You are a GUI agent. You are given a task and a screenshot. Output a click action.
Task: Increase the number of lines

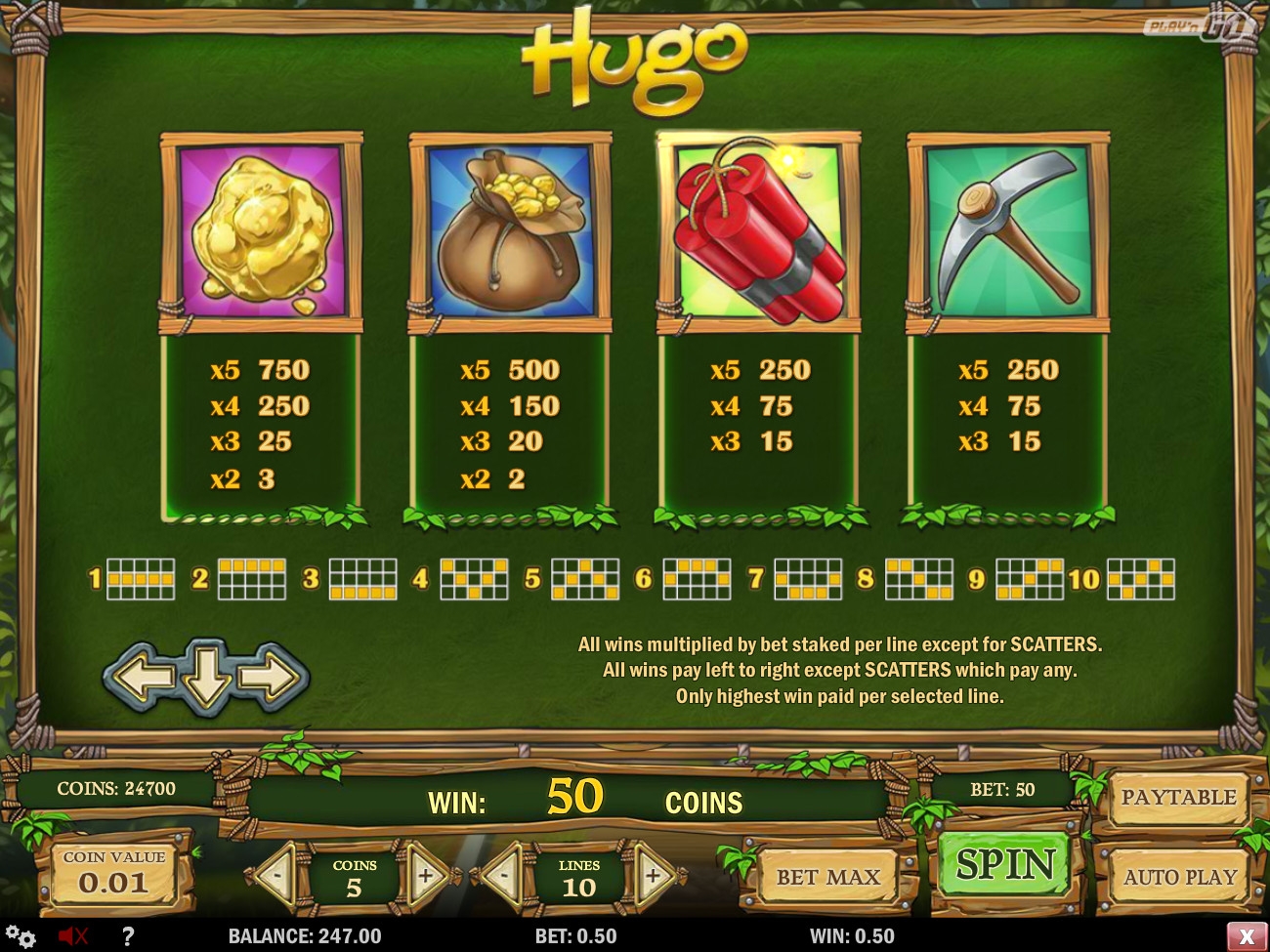(x=654, y=876)
